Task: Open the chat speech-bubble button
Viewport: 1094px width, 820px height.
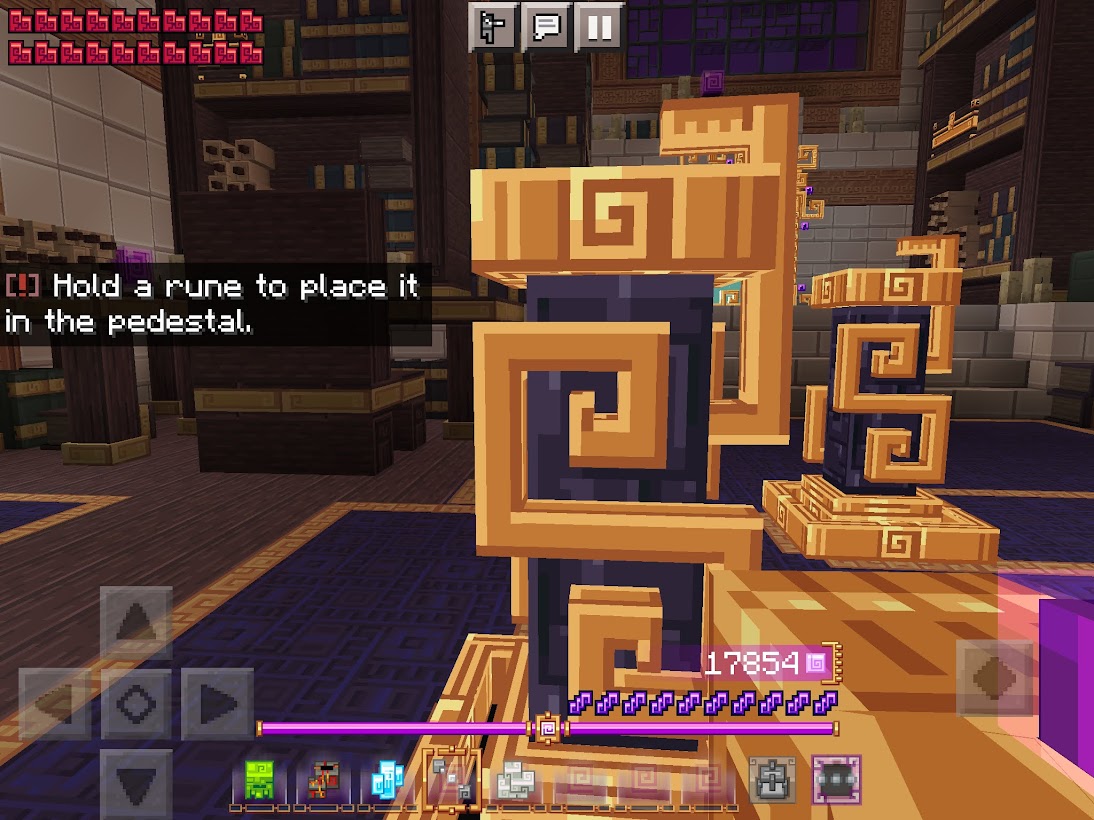Action: (546, 27)
